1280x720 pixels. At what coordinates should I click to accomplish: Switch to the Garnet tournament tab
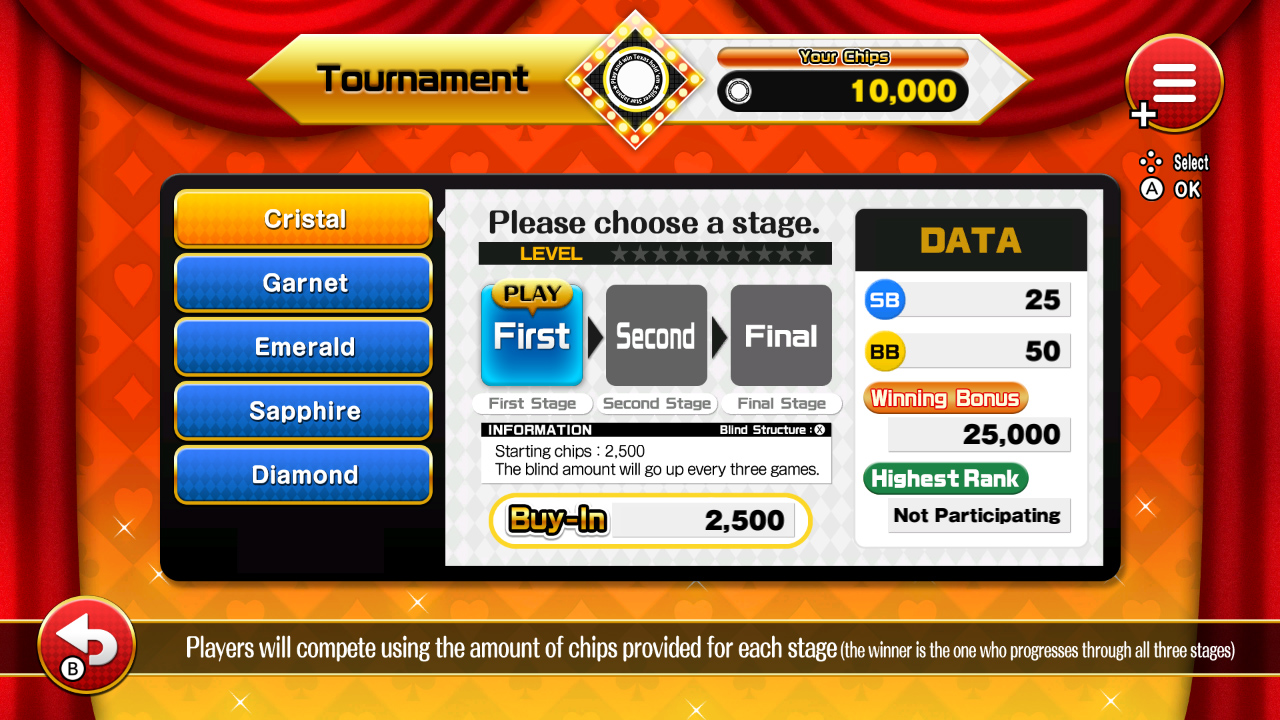pos(303,283)
